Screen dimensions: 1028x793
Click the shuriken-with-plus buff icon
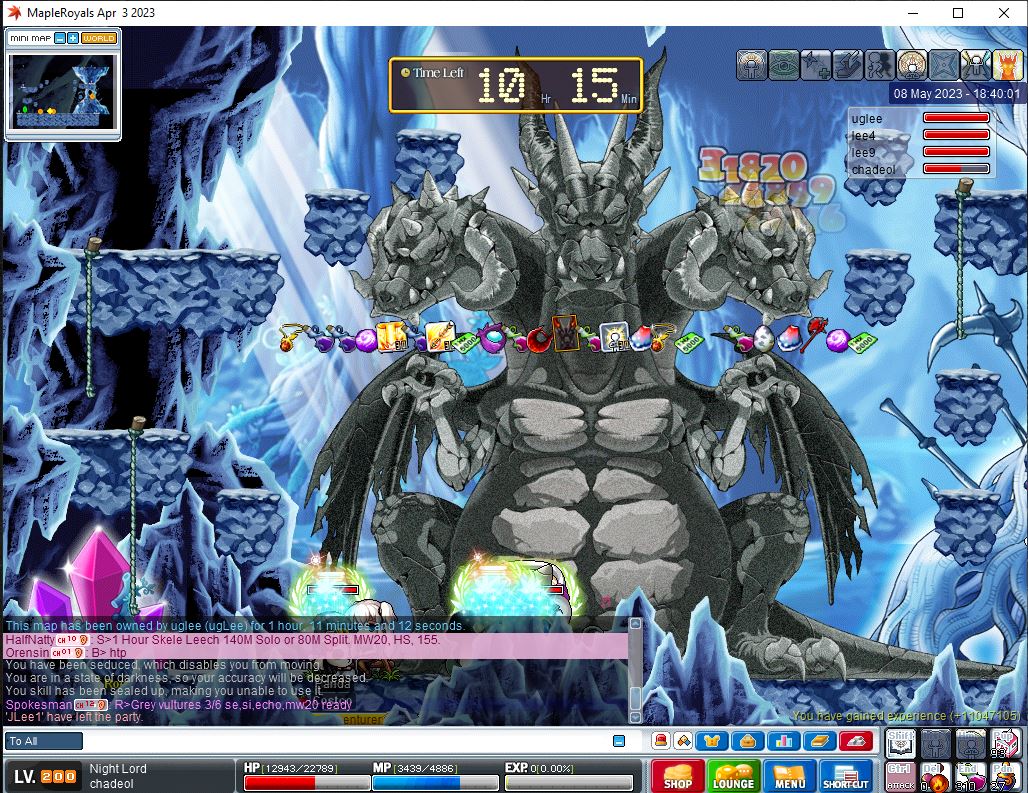tap(815, 65)
